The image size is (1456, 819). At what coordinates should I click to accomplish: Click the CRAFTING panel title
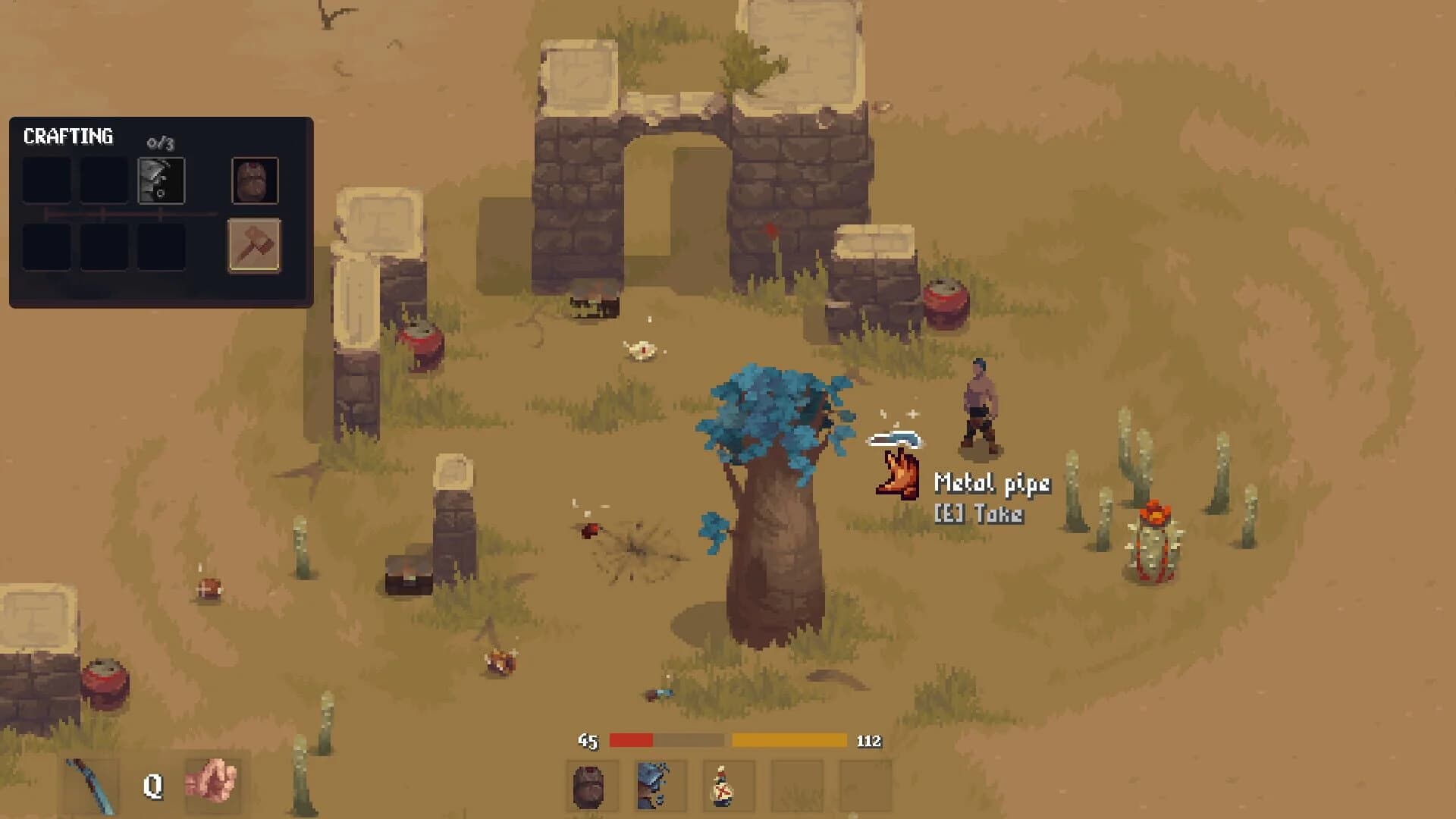click(68, 136)
